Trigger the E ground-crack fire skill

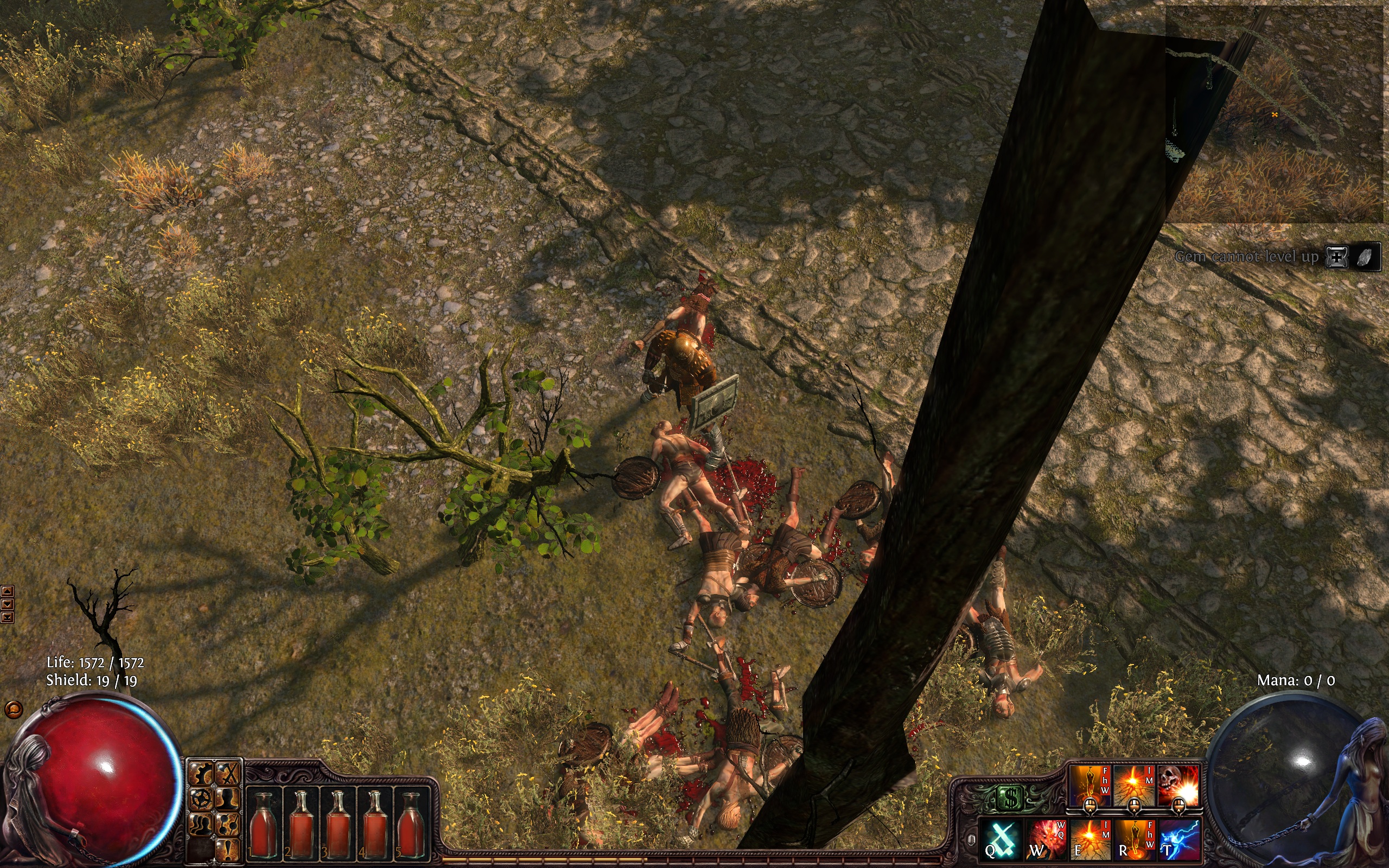pos(1090,840)
